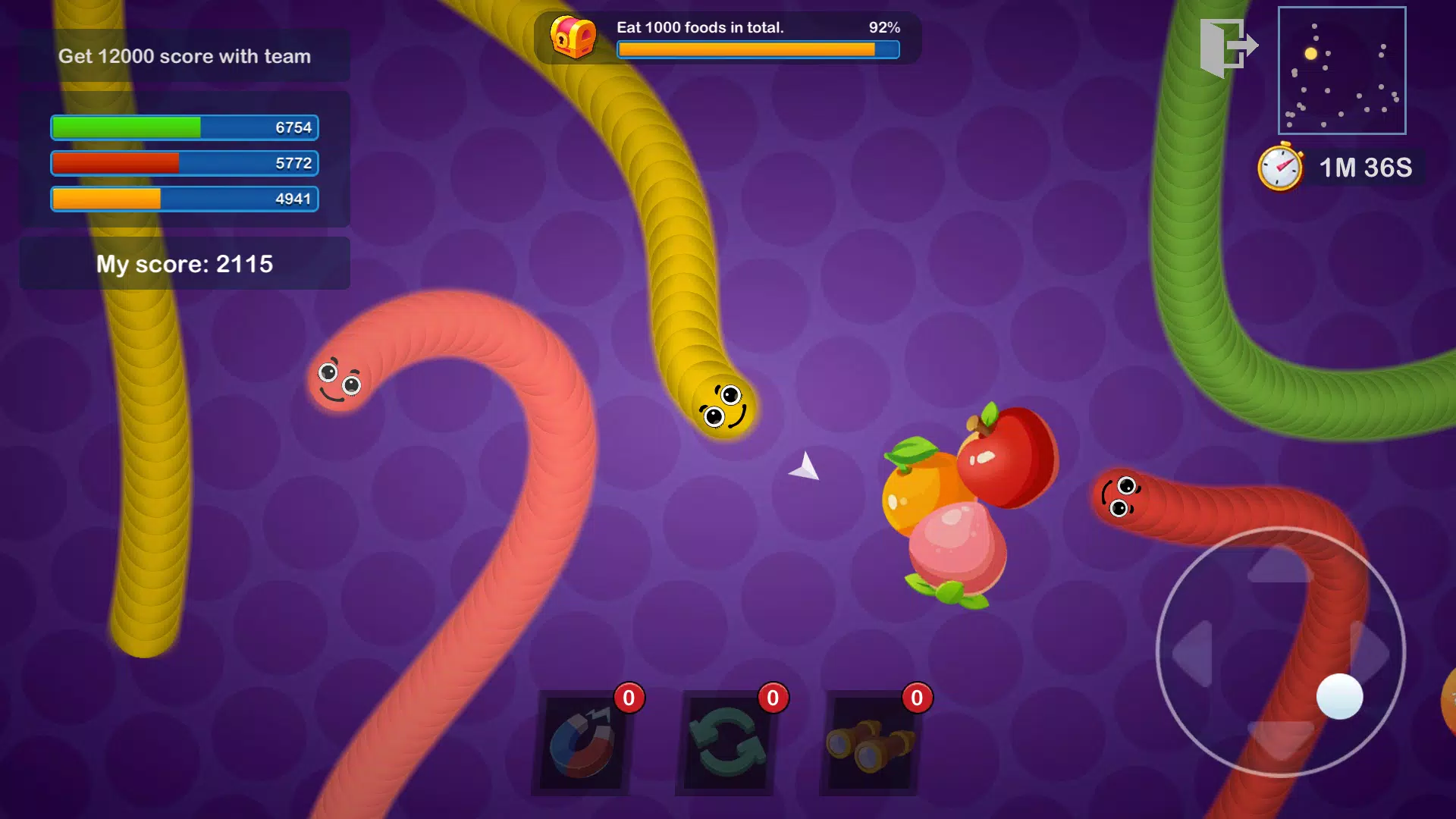Viewport: 1456px width, 819px height.
Task: Click the binoculars power-up counter badge
Action: (x=917, y=698)
